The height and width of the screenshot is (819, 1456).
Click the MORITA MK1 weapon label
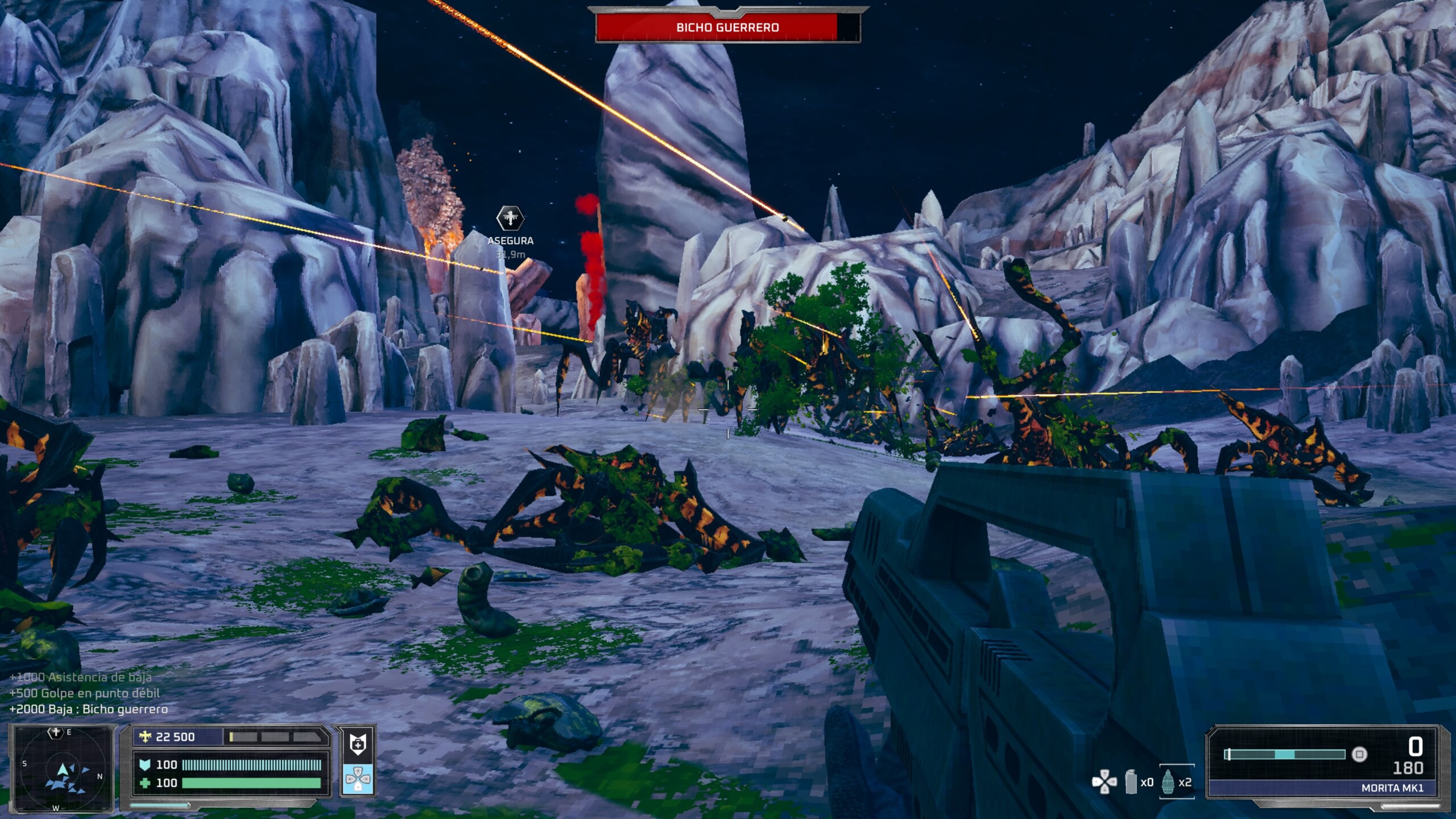tap(1392, 788)
